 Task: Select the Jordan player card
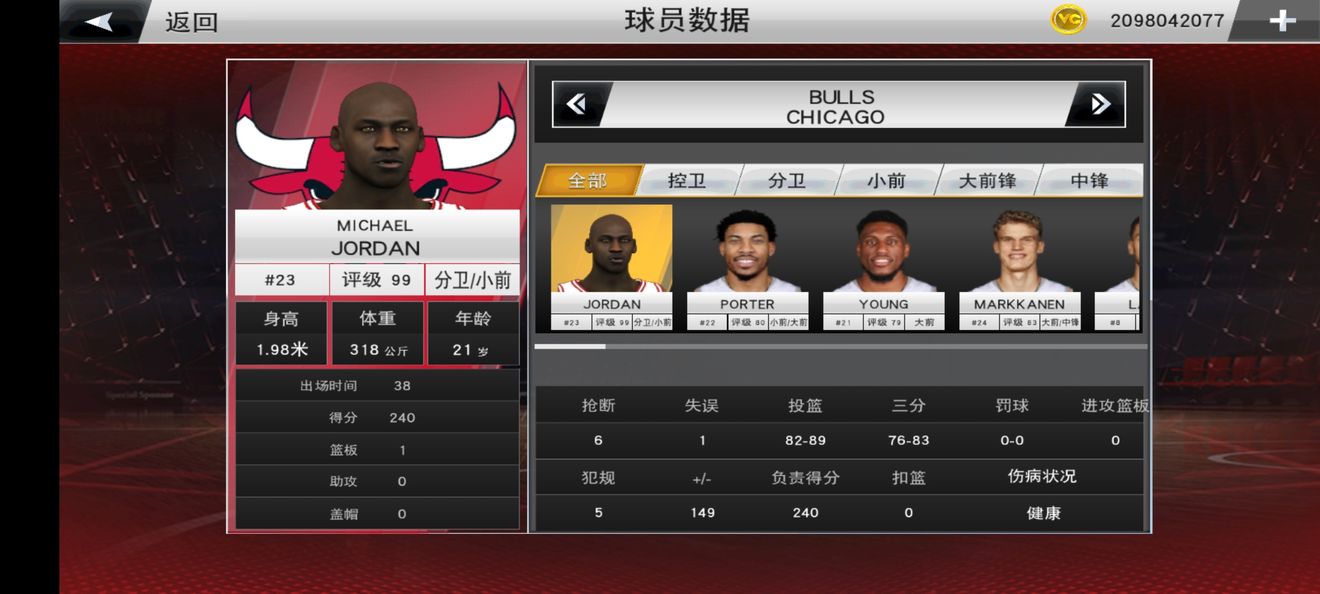tap(611, 267)
